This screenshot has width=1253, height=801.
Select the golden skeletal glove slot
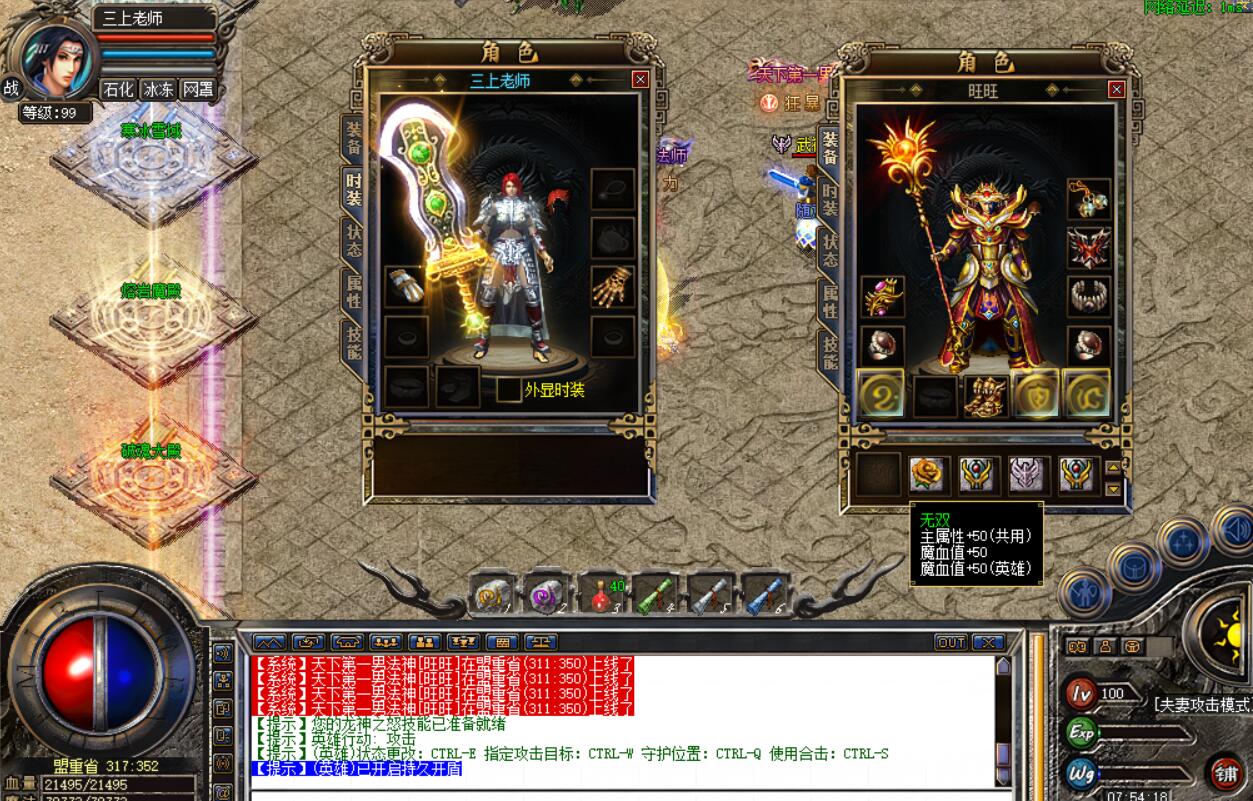(x=612, y=287)
